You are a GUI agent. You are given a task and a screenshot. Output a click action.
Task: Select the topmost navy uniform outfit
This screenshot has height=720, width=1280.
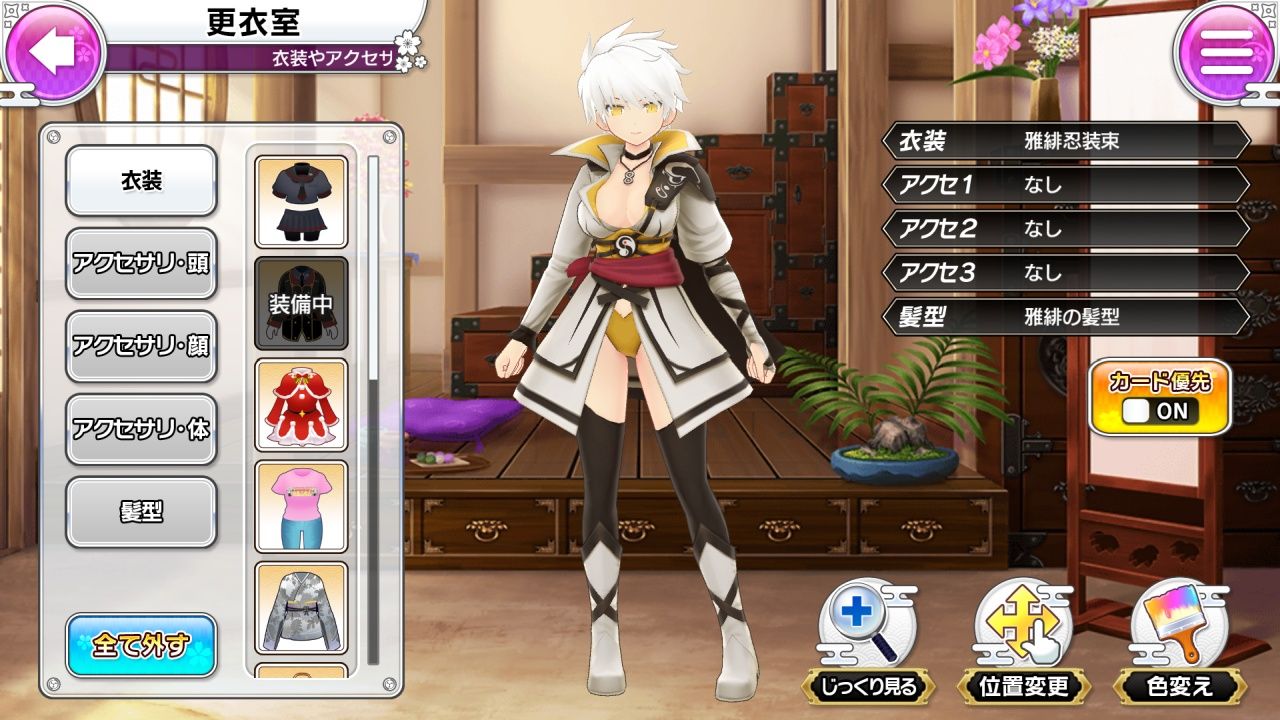coord(300,197)
